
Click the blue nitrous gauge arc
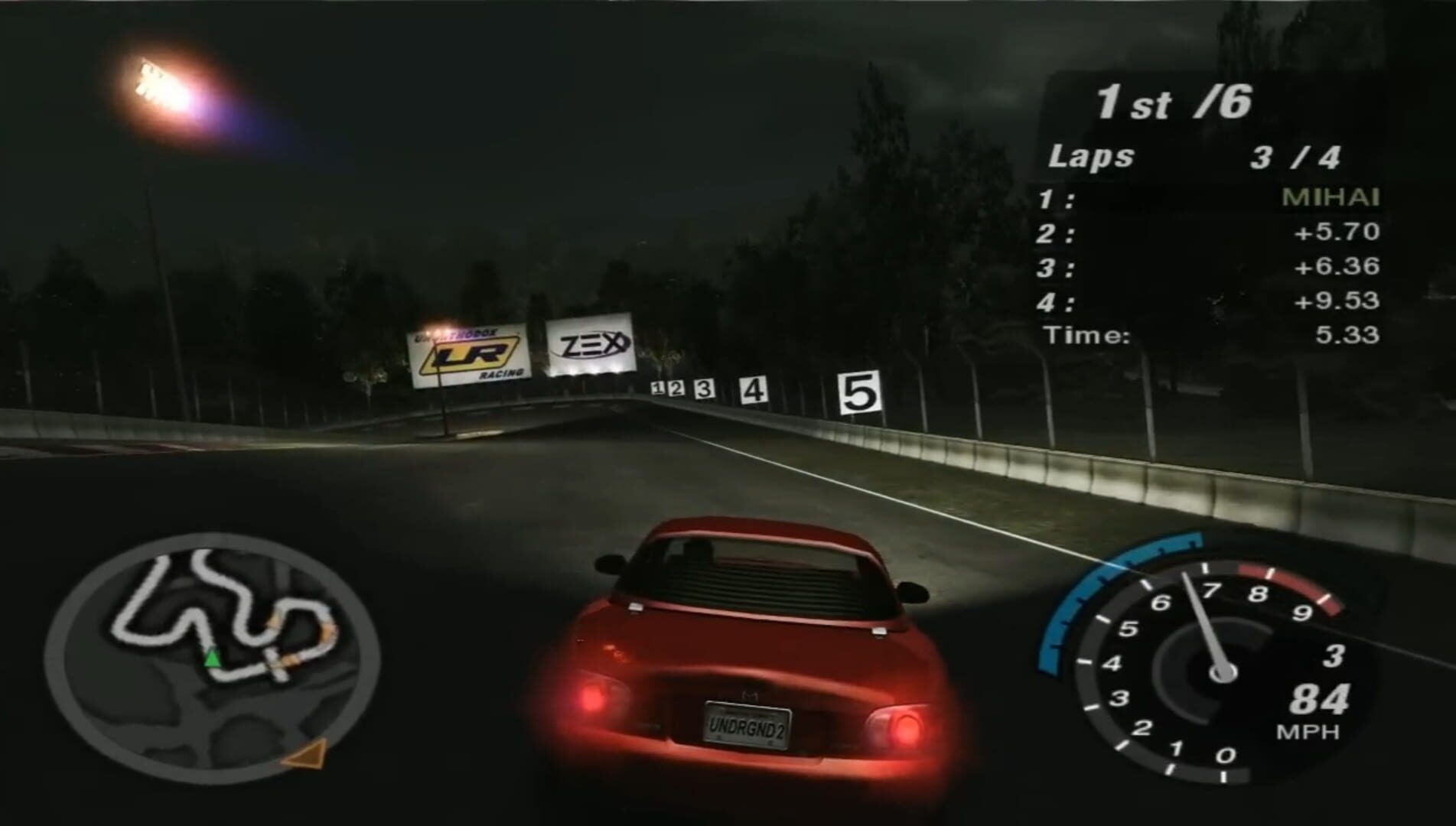pyautogui.click(x=1086, y=604)
